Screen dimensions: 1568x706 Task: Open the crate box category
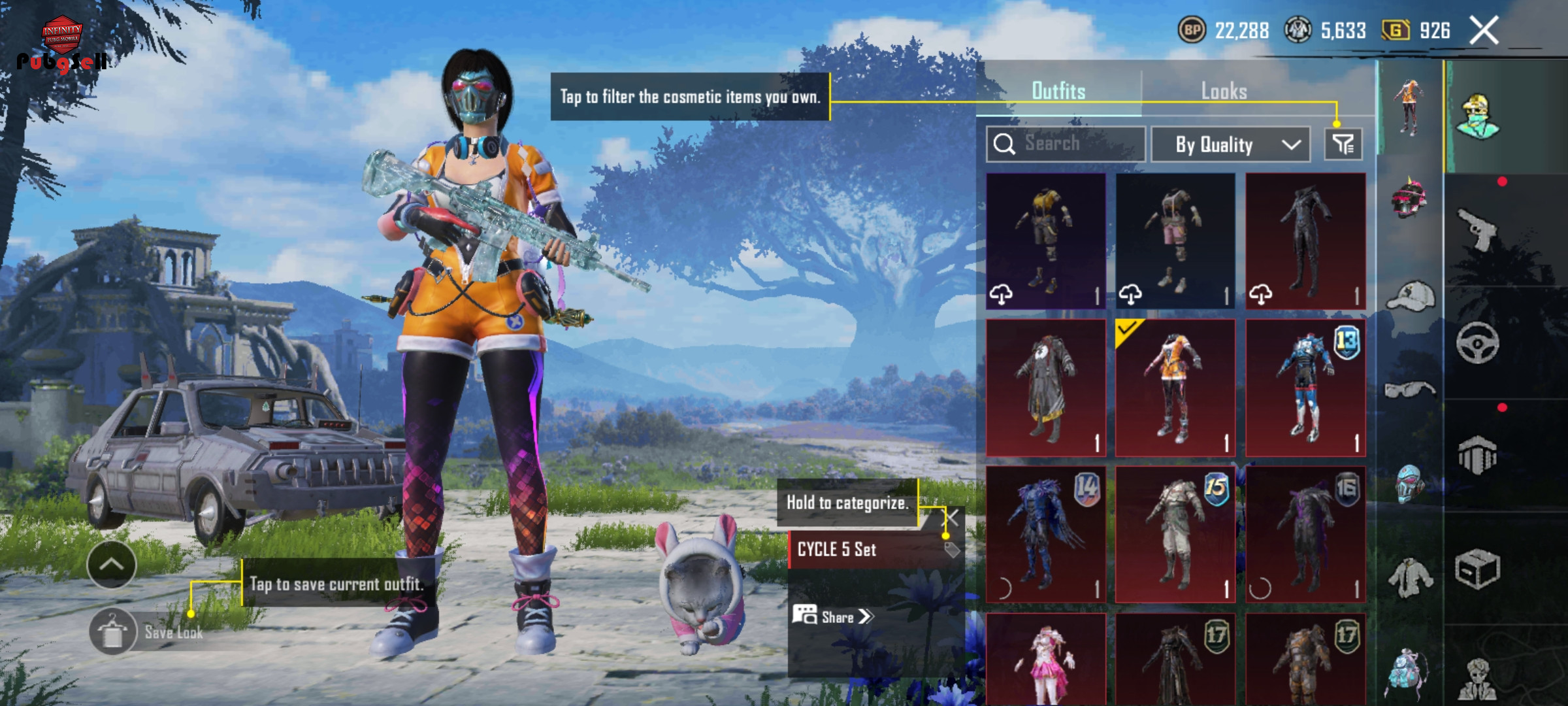coord(1477,569)
